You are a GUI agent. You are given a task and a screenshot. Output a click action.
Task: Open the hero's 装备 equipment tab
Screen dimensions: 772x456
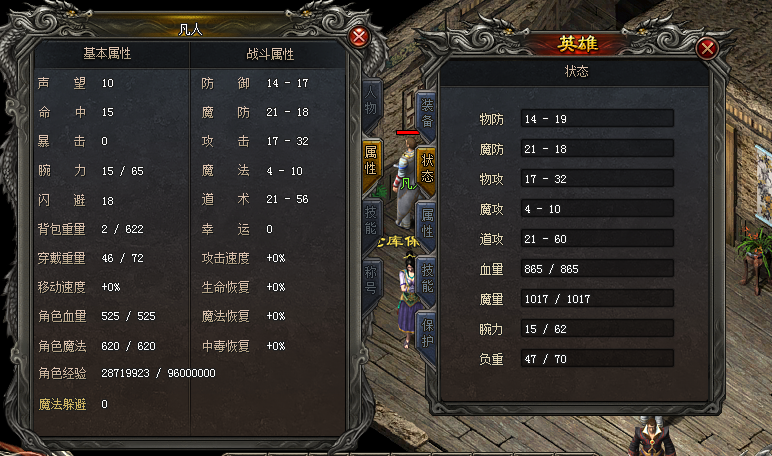(427, 112)
